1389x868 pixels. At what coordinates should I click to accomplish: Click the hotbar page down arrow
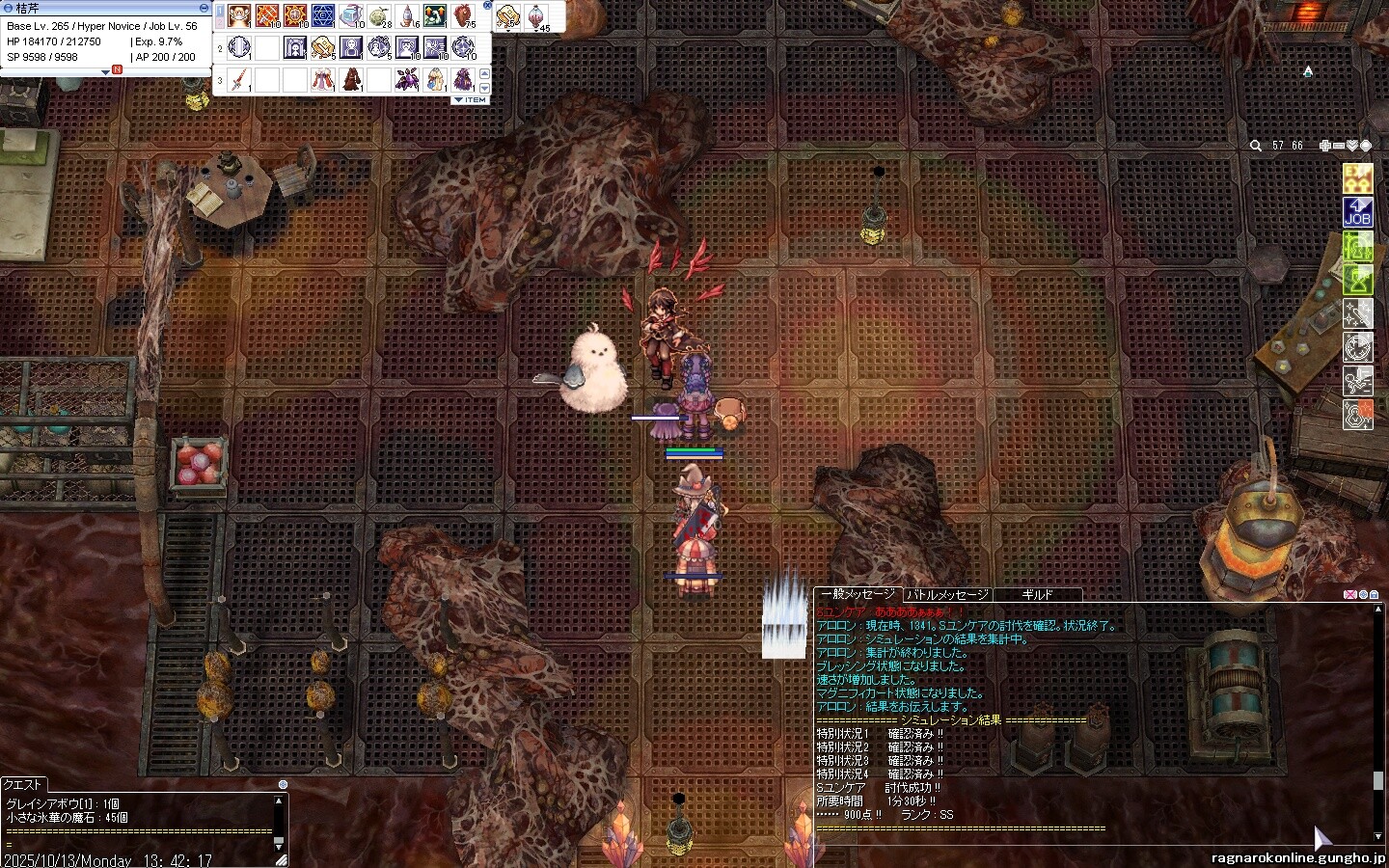click(485, 89)
